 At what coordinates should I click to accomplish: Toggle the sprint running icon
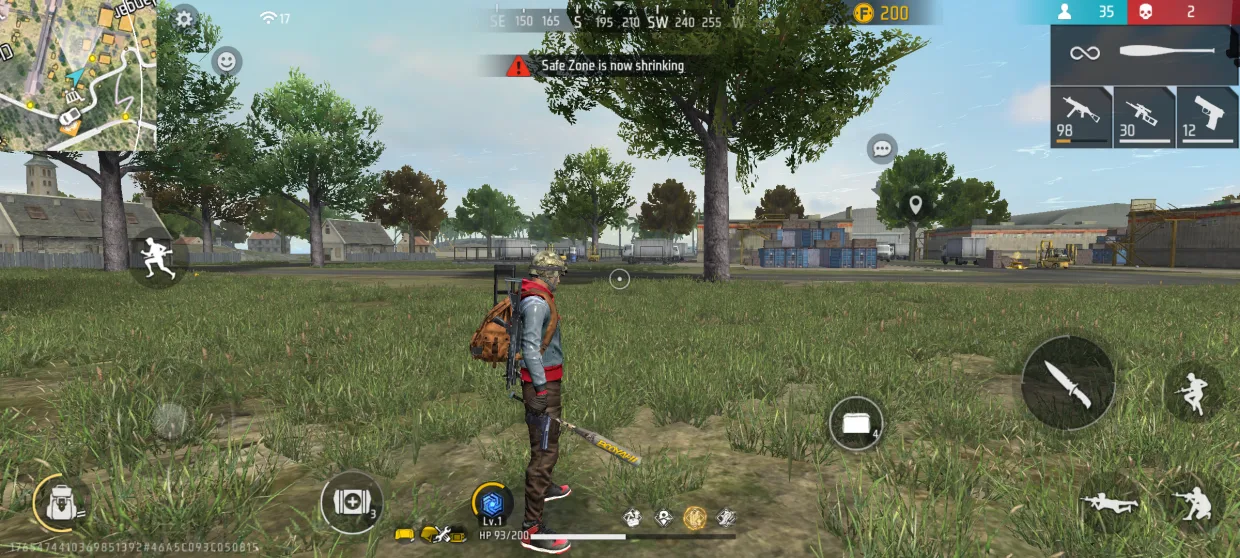(159, 256)
